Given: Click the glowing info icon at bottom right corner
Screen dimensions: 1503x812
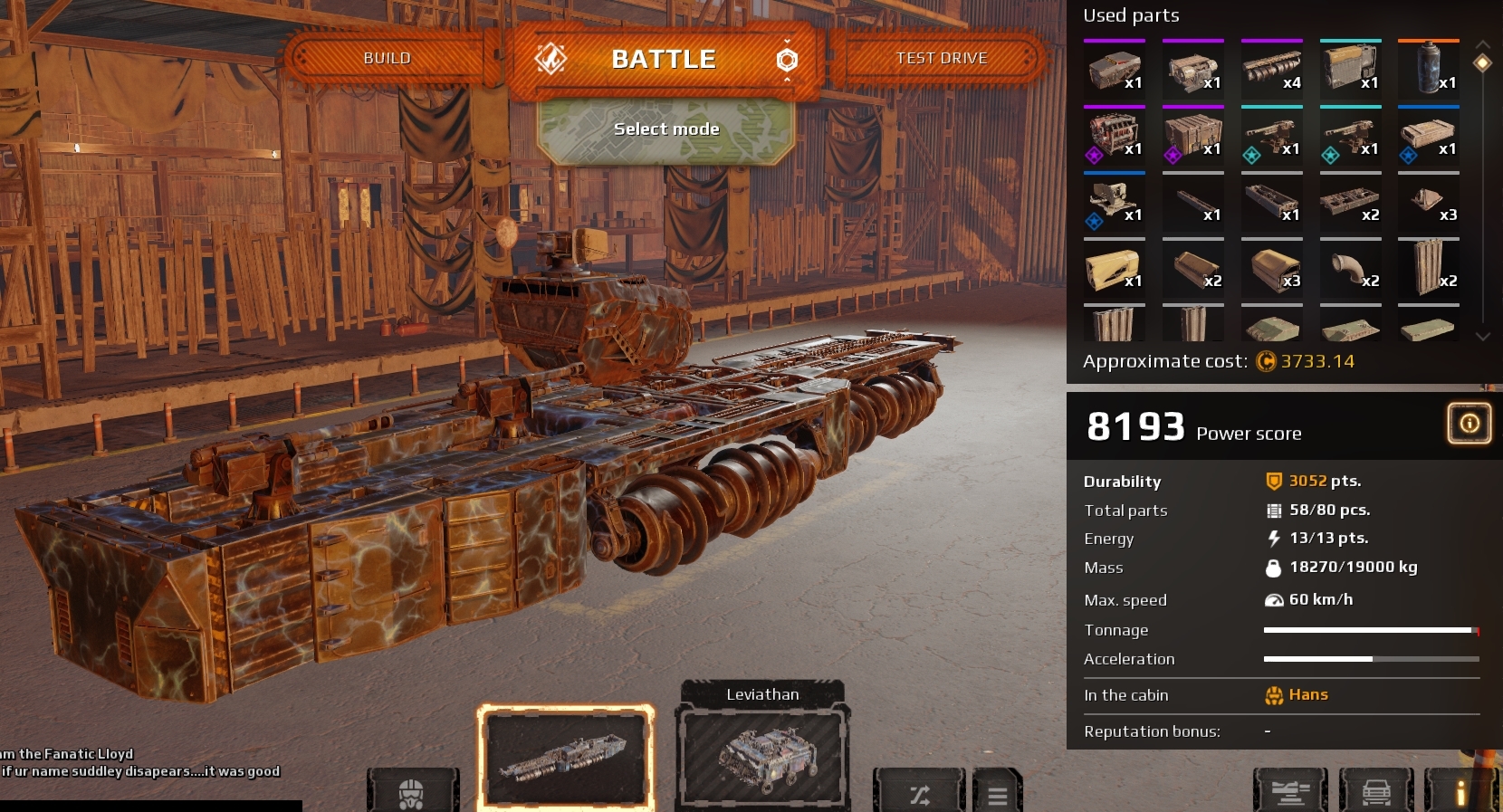Looking at the screenshot, I should [1461, 792].
